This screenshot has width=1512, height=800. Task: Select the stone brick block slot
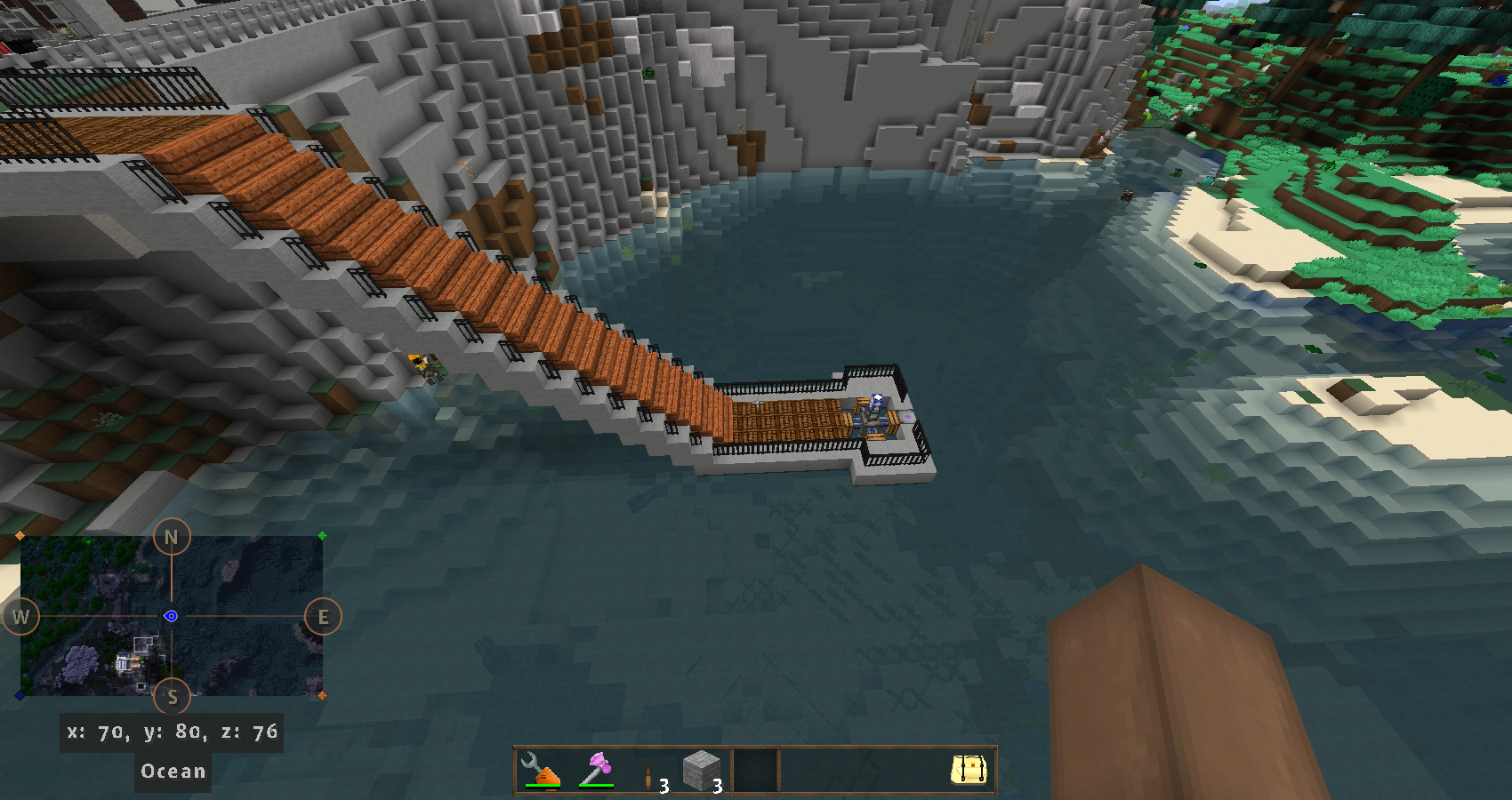[702, 770]
